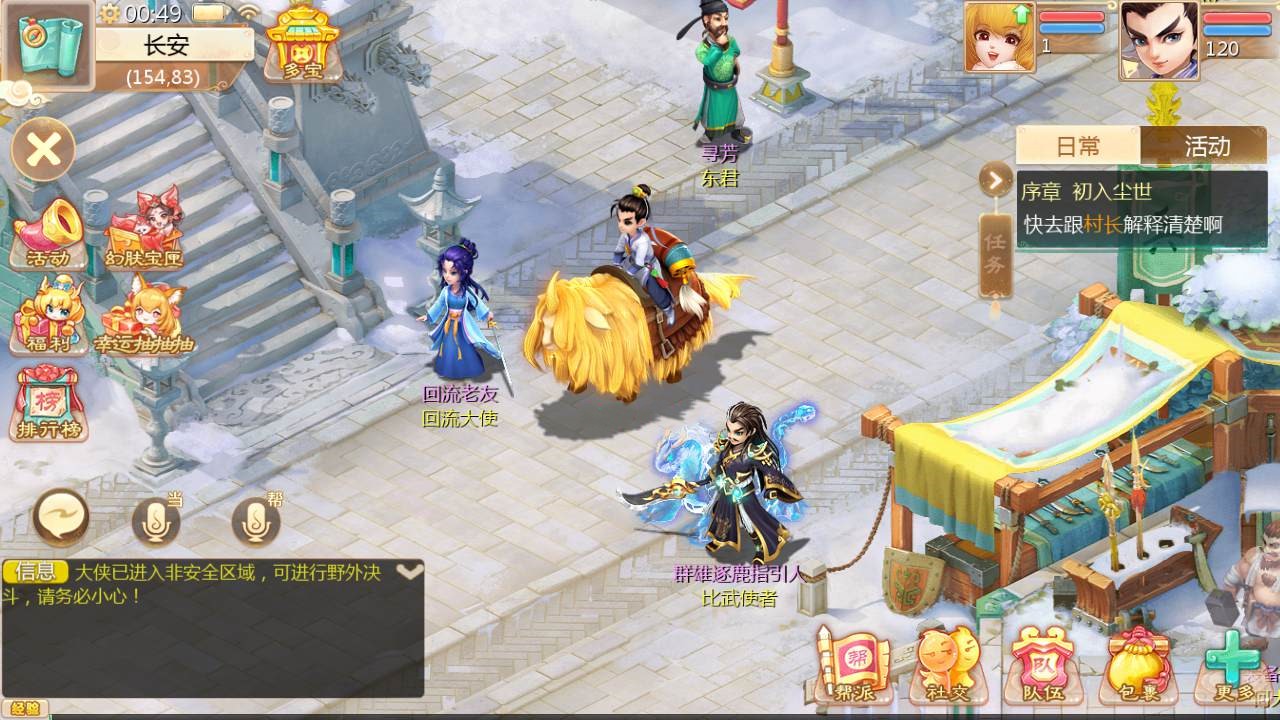
Task: Collapse the quest panel arrow button
Action: tap(996, 181)
